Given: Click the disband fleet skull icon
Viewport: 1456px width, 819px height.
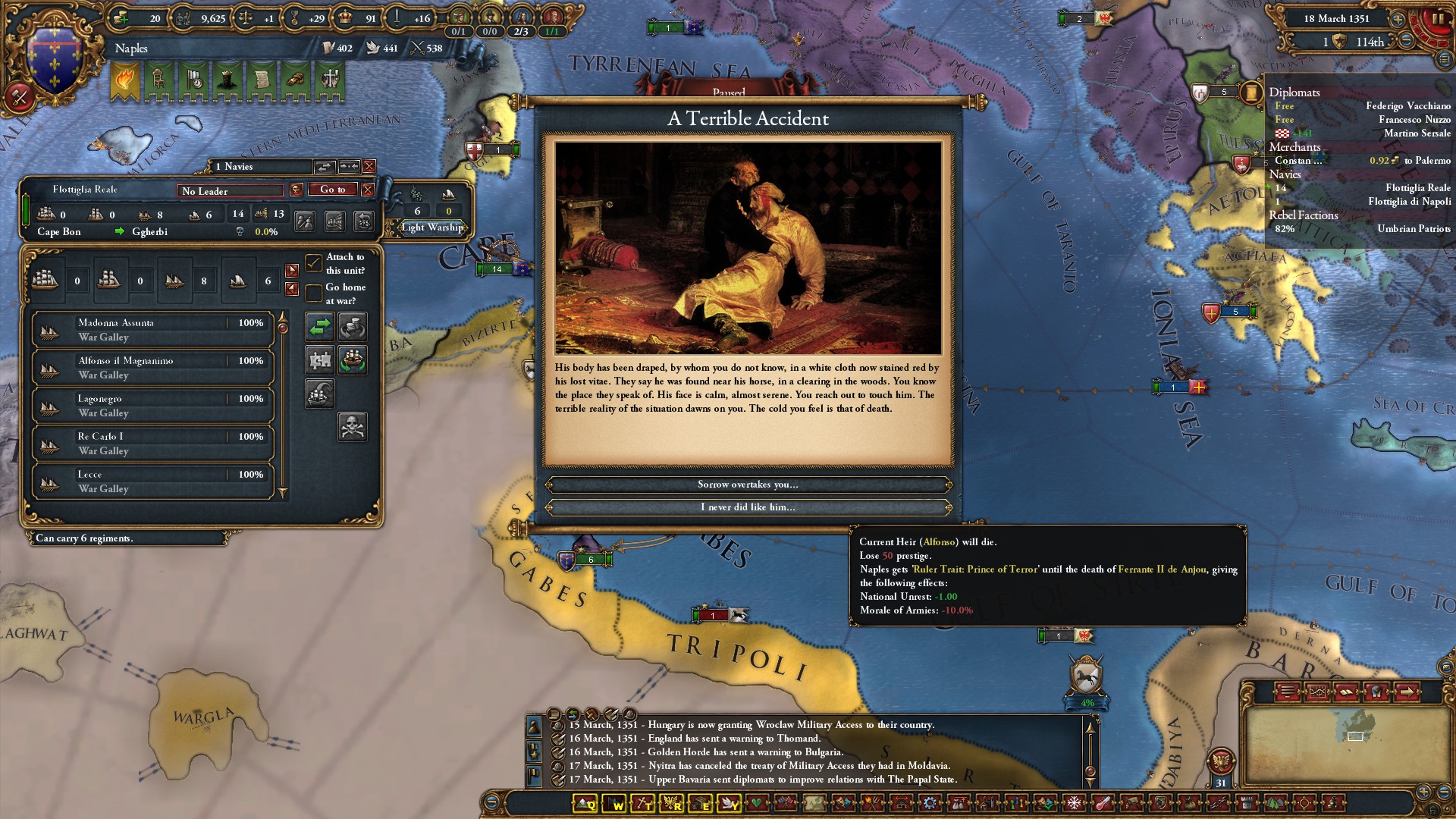Looking at the screenshot, I should (x=353, y=427).
